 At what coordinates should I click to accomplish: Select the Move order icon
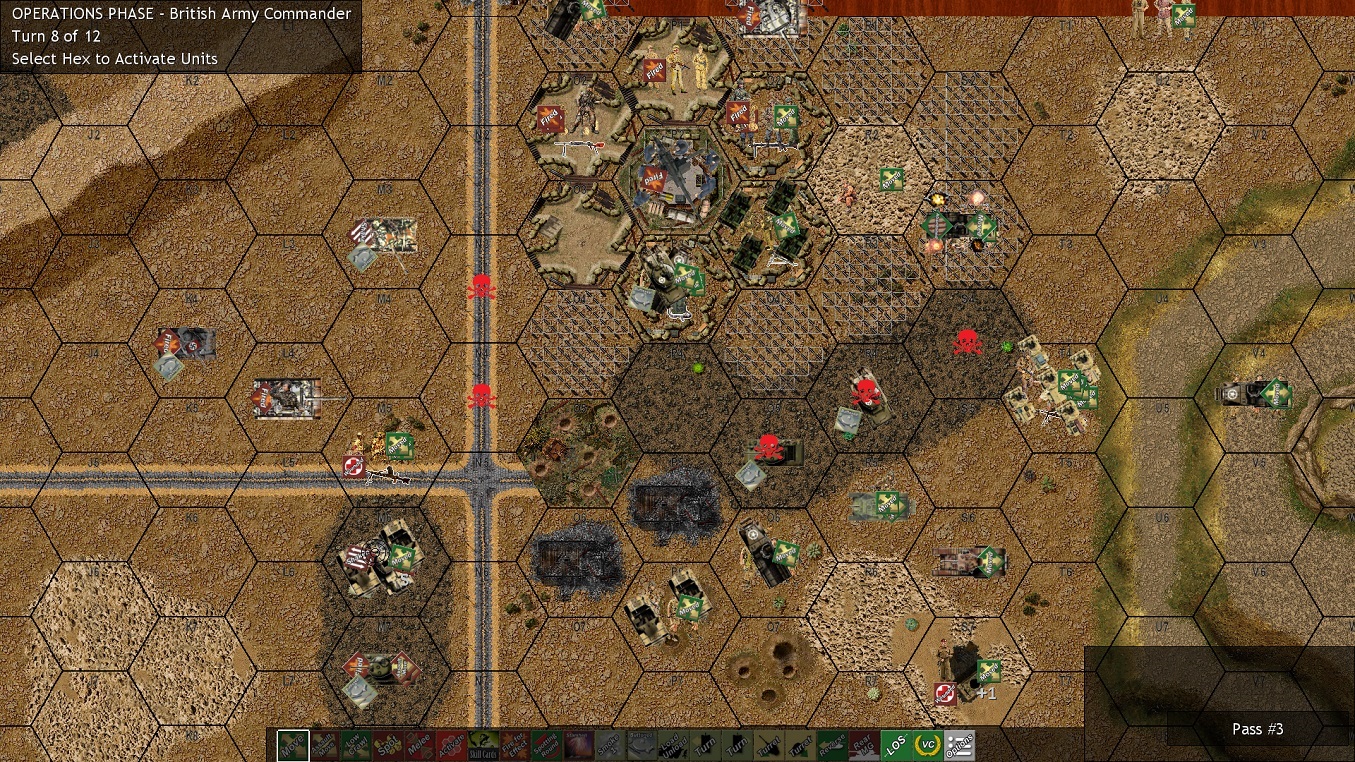(292, 745)
